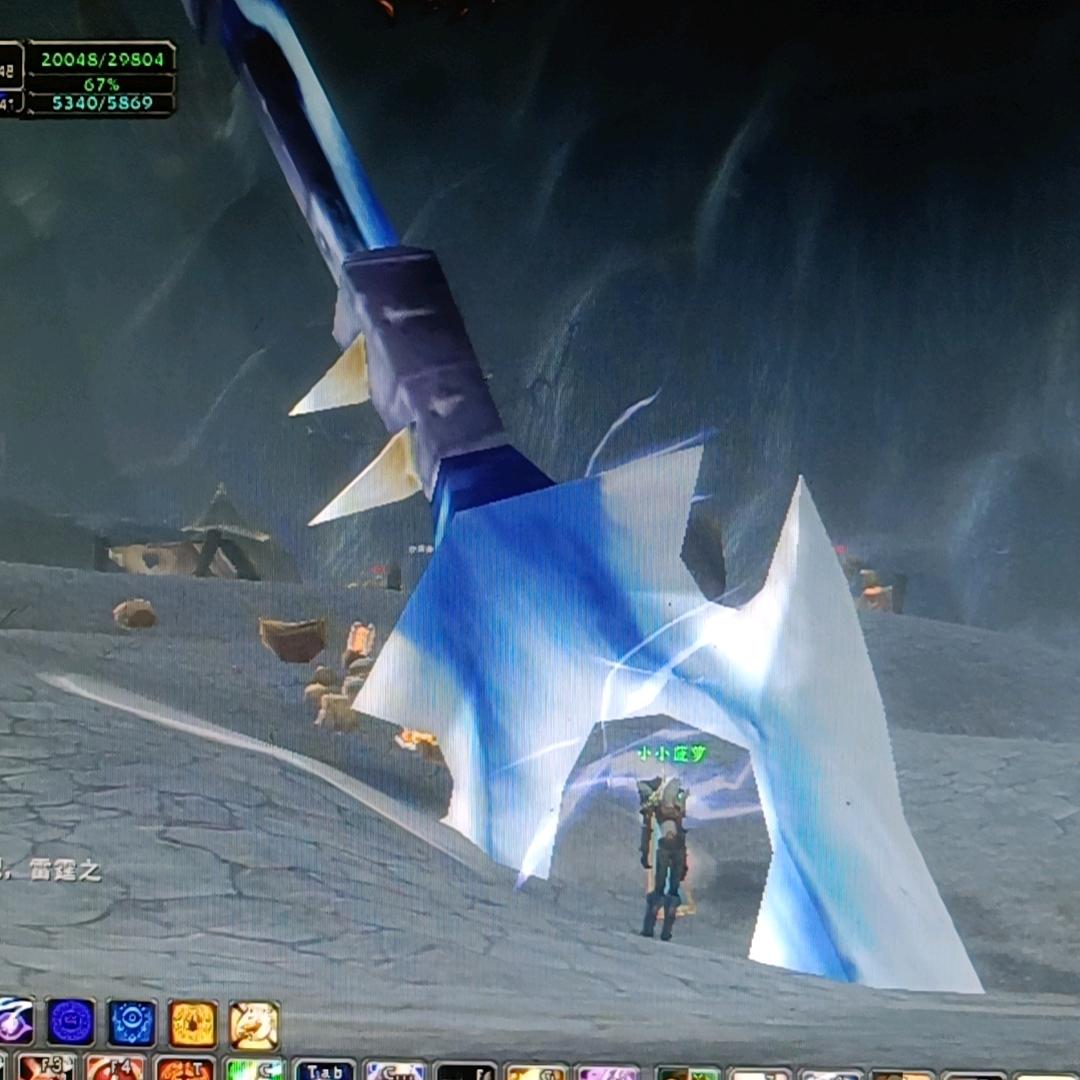Summon the golden horse mount
1080x1080 pixels.
(254, 1025)
